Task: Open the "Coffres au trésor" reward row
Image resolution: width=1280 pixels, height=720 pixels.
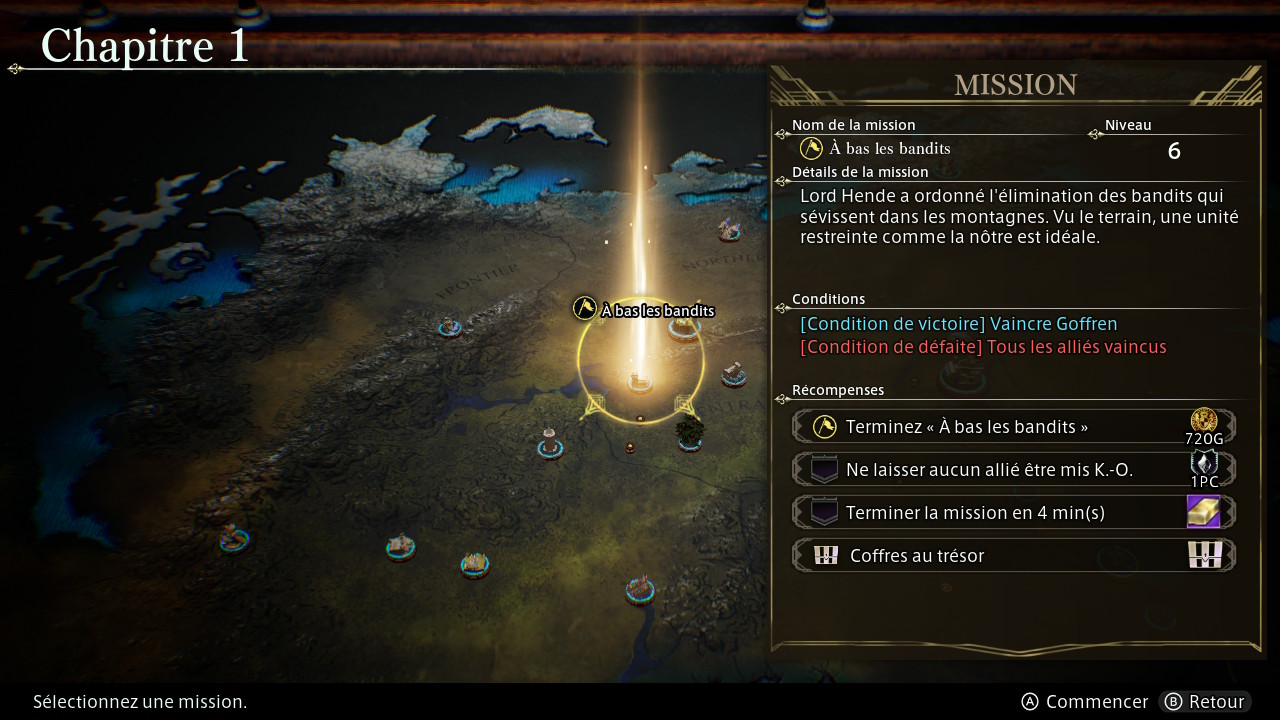Action: click(x=1013, y=556)
